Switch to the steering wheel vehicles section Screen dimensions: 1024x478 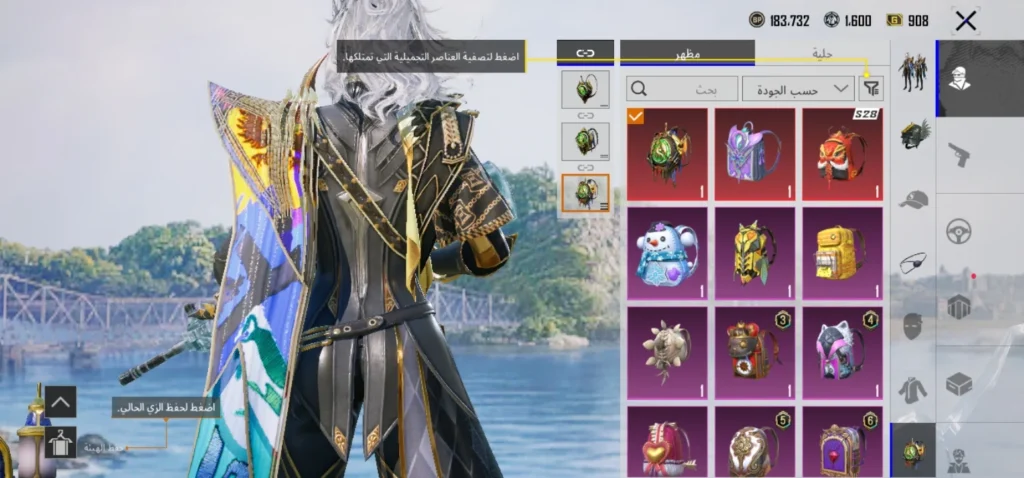click(x=959, y=231)
